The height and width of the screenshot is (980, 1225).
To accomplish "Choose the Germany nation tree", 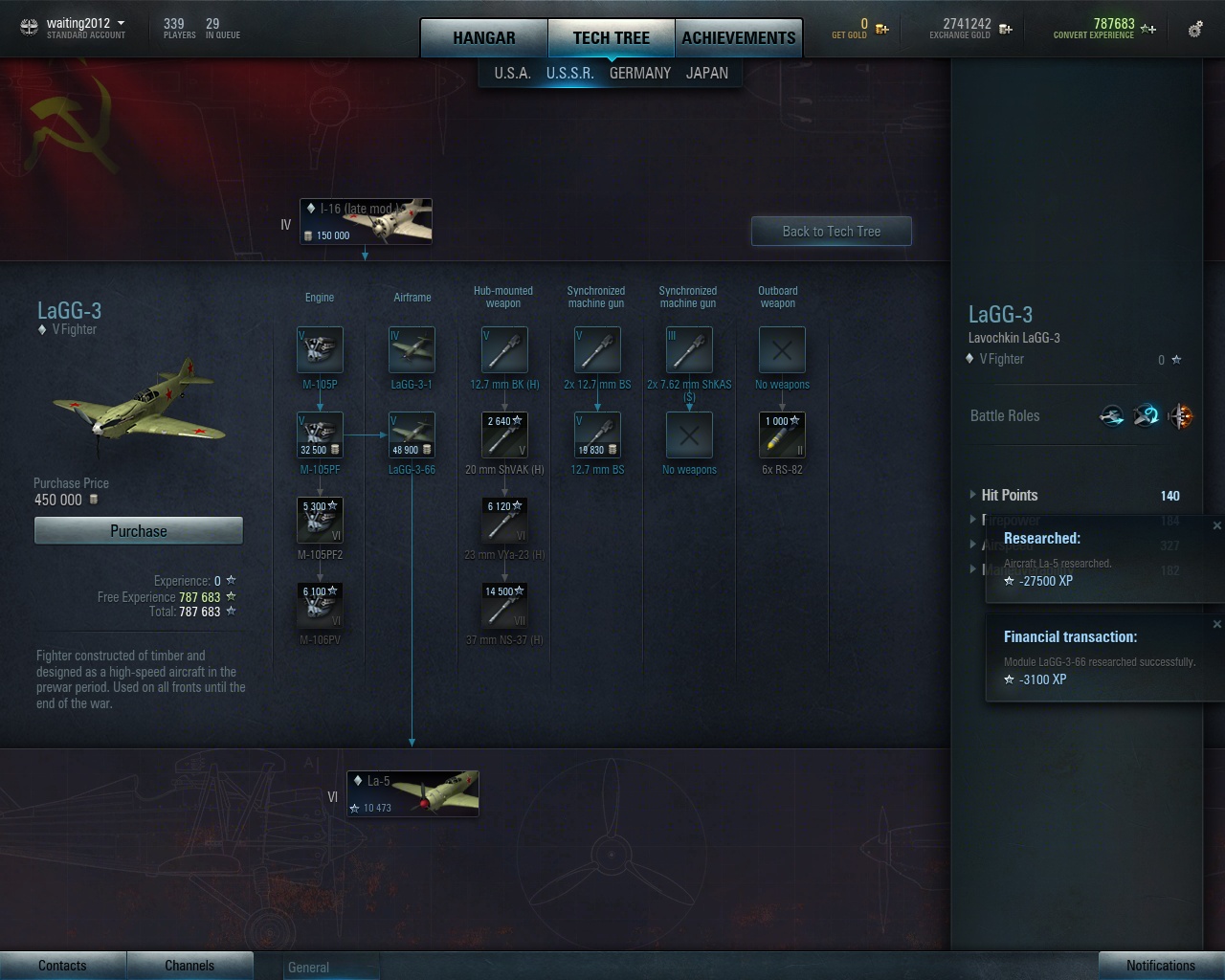I will pyautogui.click(x=639, y=73).
